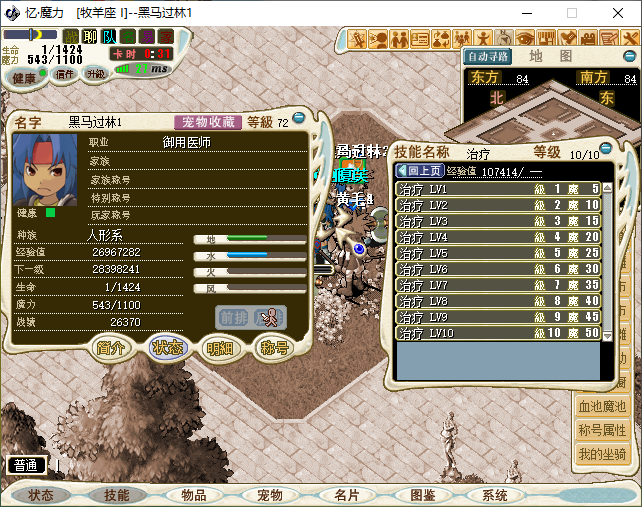
Task: Select the 治疗 LV1 skill row
Action: [x=498, y=189]
